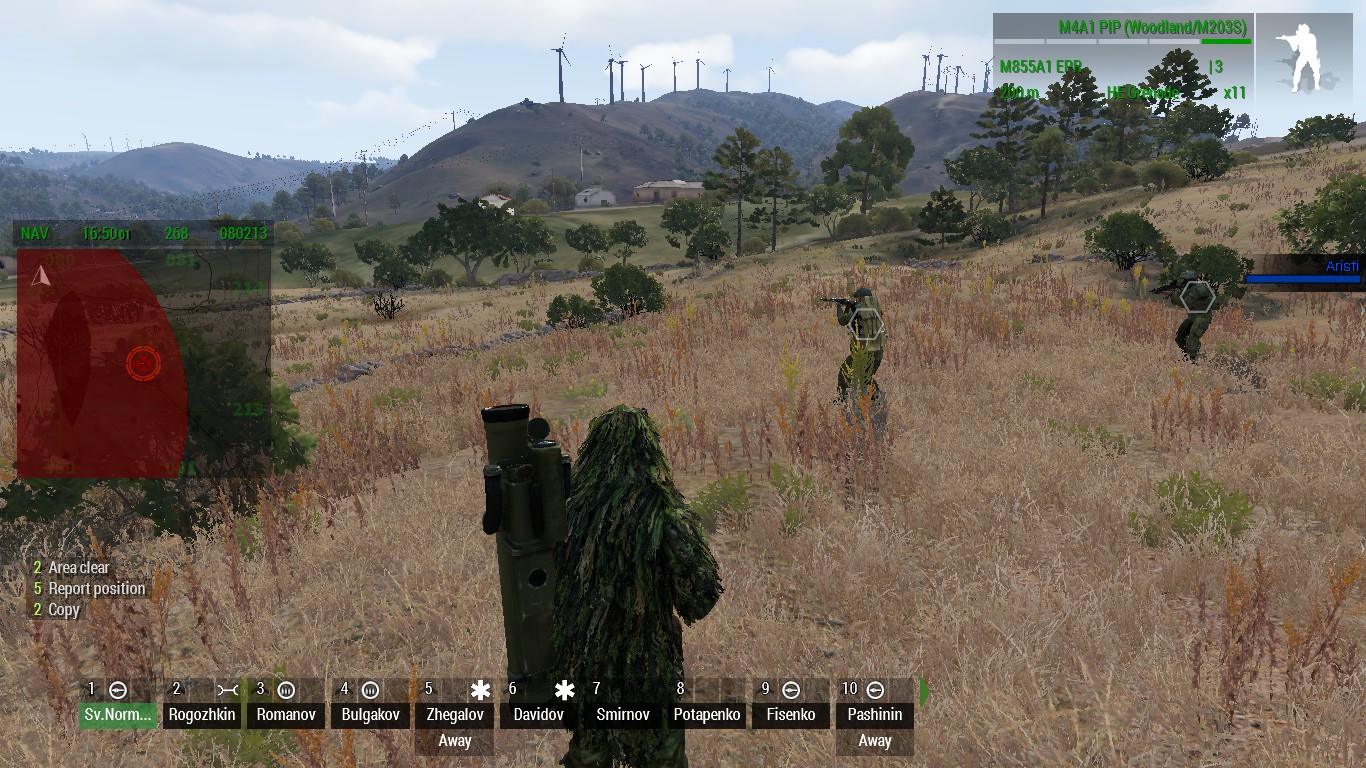Choose unit 7 Smirnov
Viewport: 1366px width, 768px height.
tap(623, 714)
